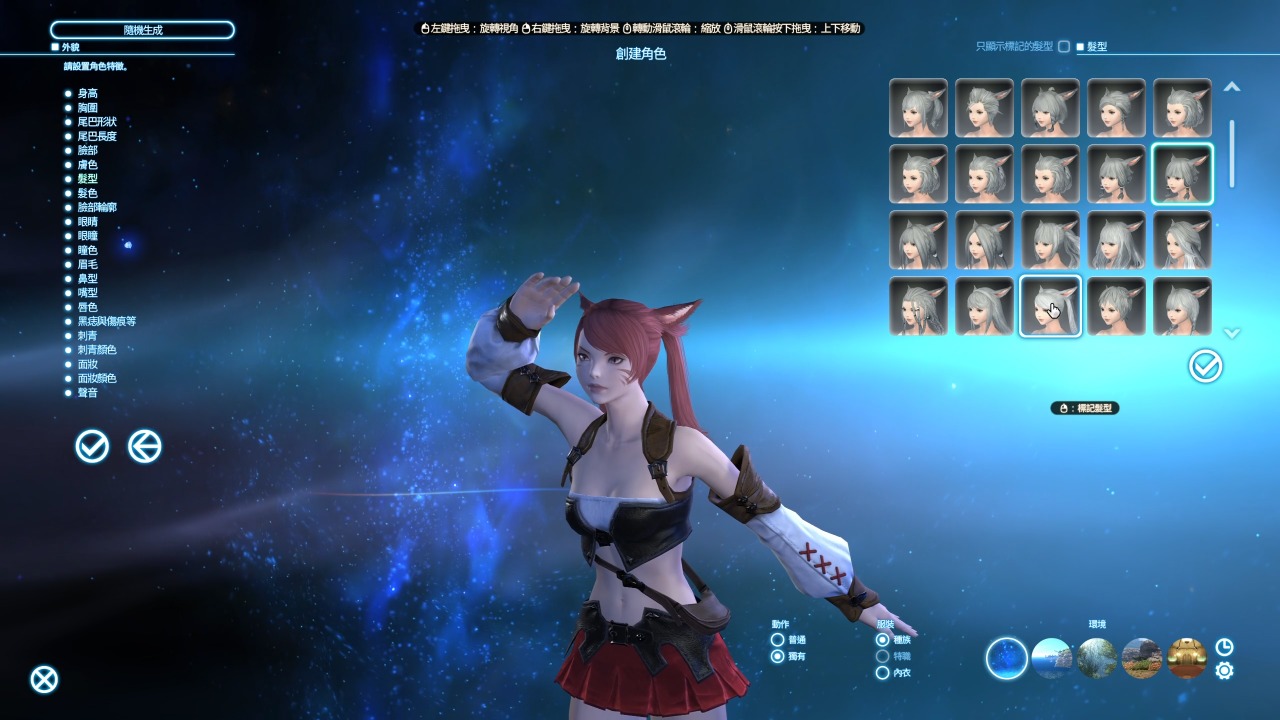Confirm appearance with the left checkmark button
The height and width of the screenshot is (720, 1280).
[x=92, y=446]
